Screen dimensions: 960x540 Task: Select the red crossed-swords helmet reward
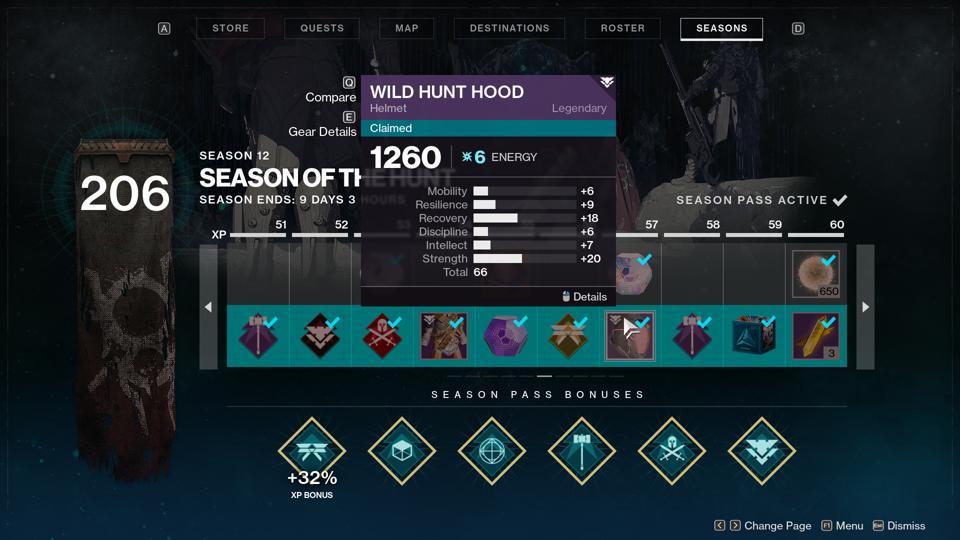[382, 336]
